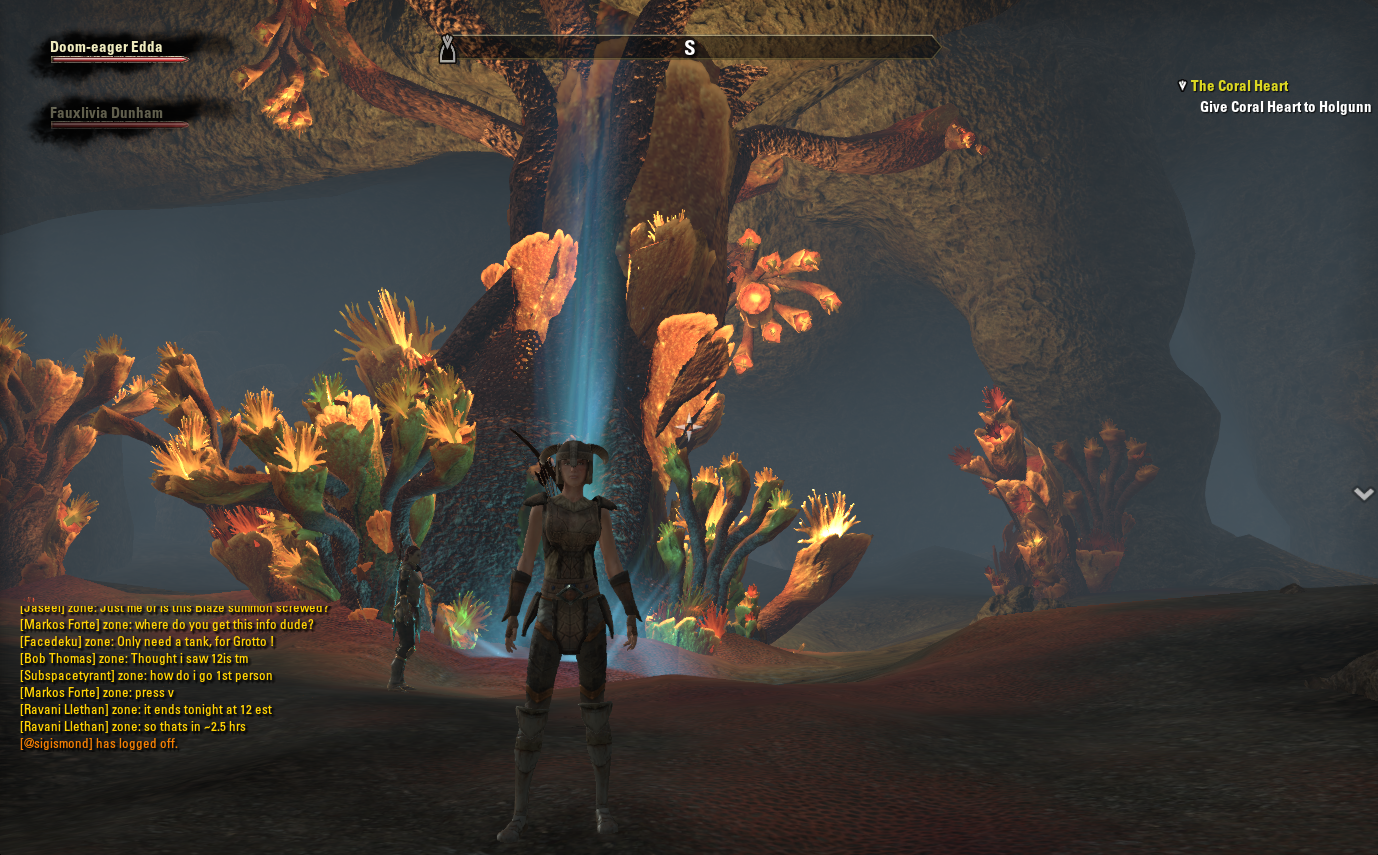1378x855 pixels.
Task: Click the @sigismond logged off chat message
Action: coord(98,744)
